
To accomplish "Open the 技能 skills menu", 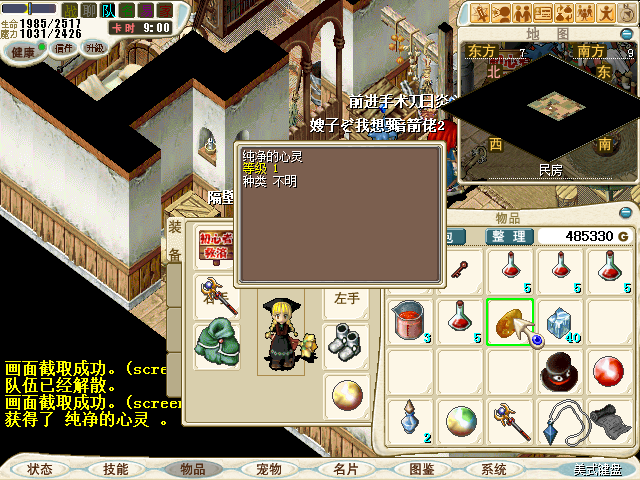I will click(115, 468).
